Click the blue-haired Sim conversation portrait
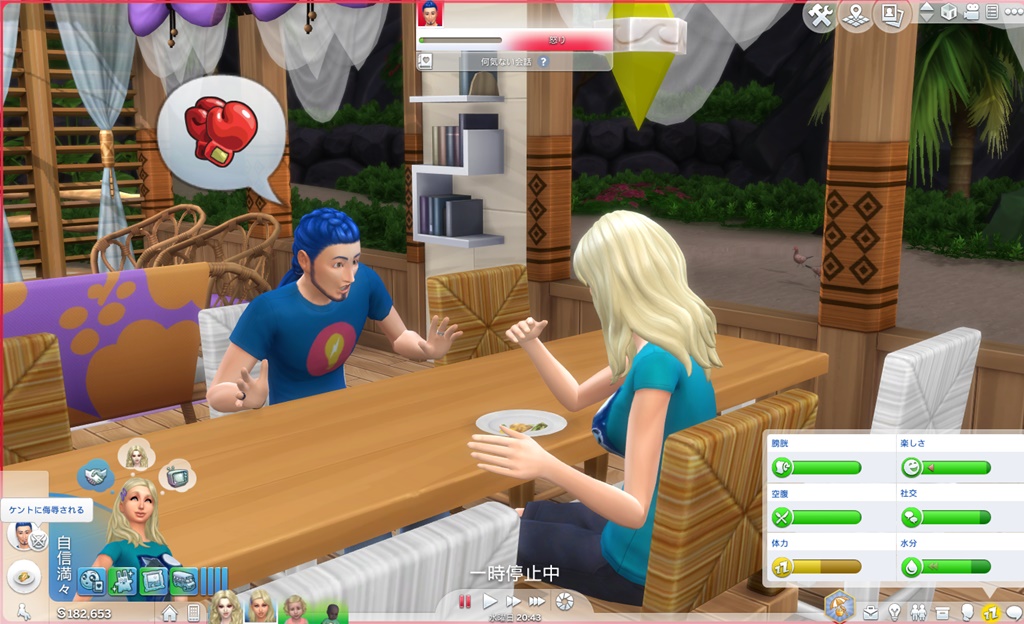The image size is (1024, 624). pos(430,13)
